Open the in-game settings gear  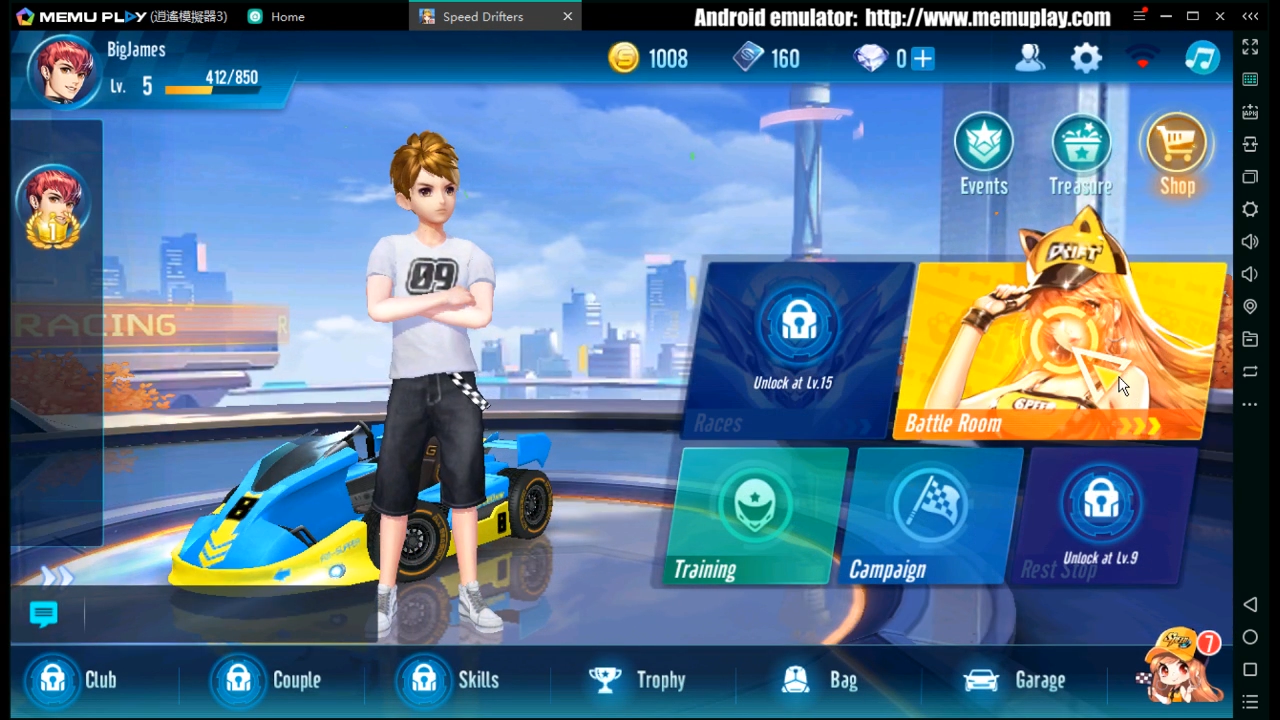tap(1086, 58)
